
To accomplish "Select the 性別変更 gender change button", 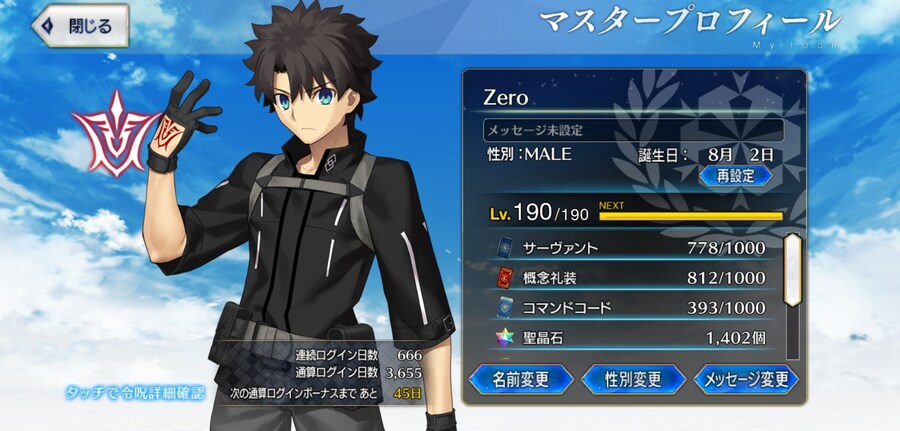I will click(x=633, y=379).
